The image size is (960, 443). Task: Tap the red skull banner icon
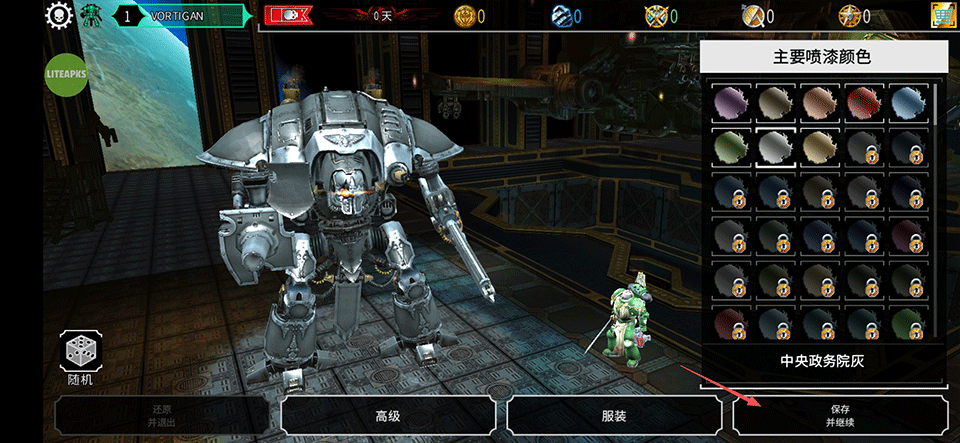pos(289,16)
